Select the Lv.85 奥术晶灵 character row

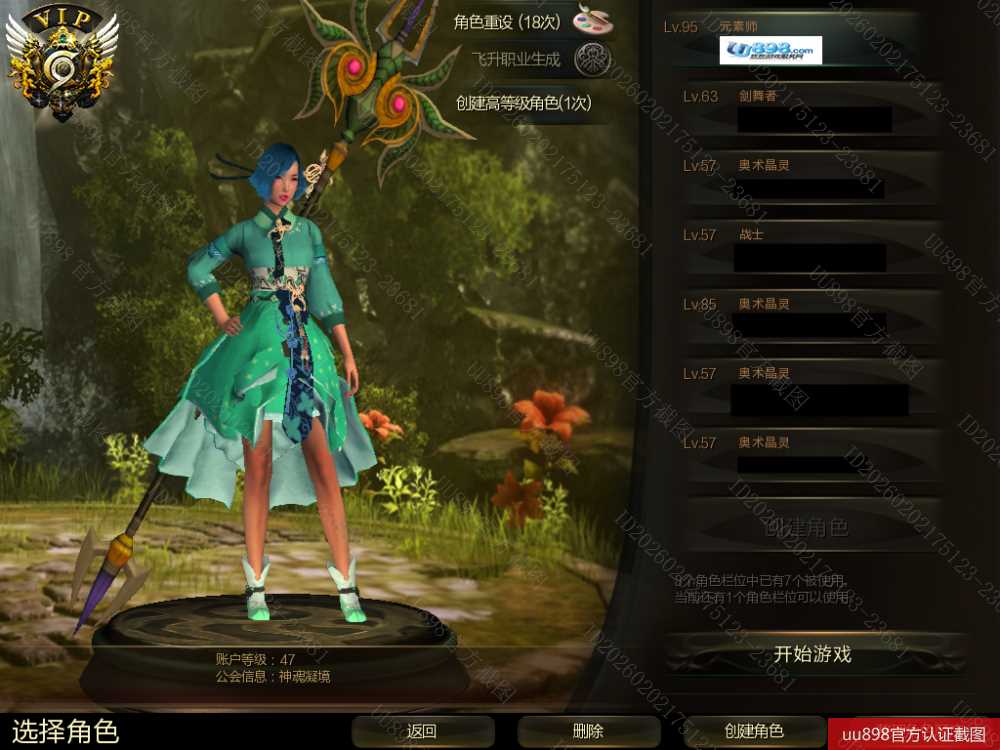[810, 318]
